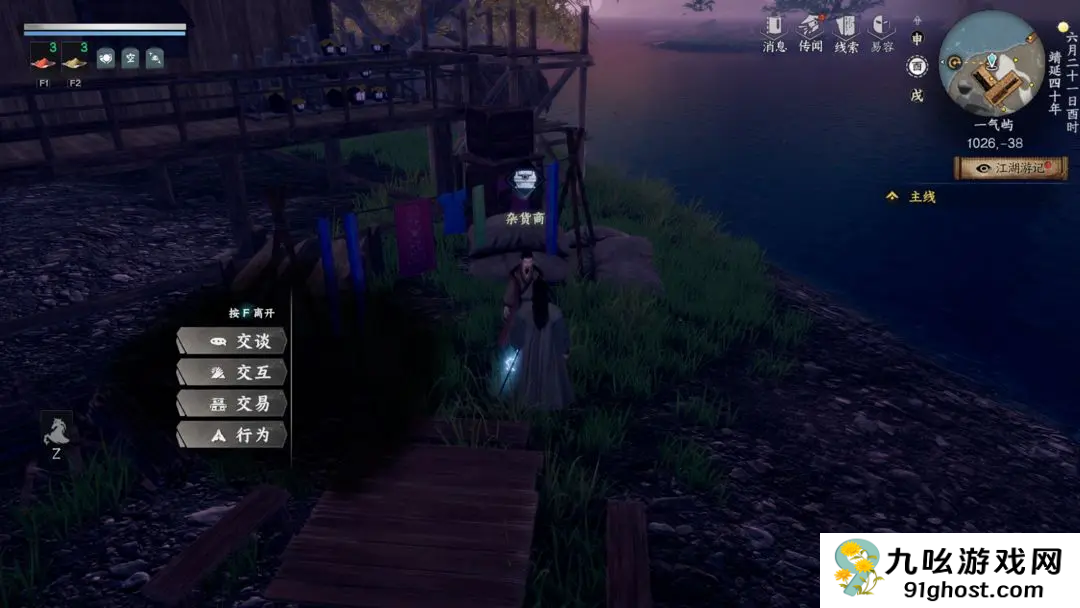Click the 酉 time dial marker
This screenshot has width=1080, height=608.
917,67
